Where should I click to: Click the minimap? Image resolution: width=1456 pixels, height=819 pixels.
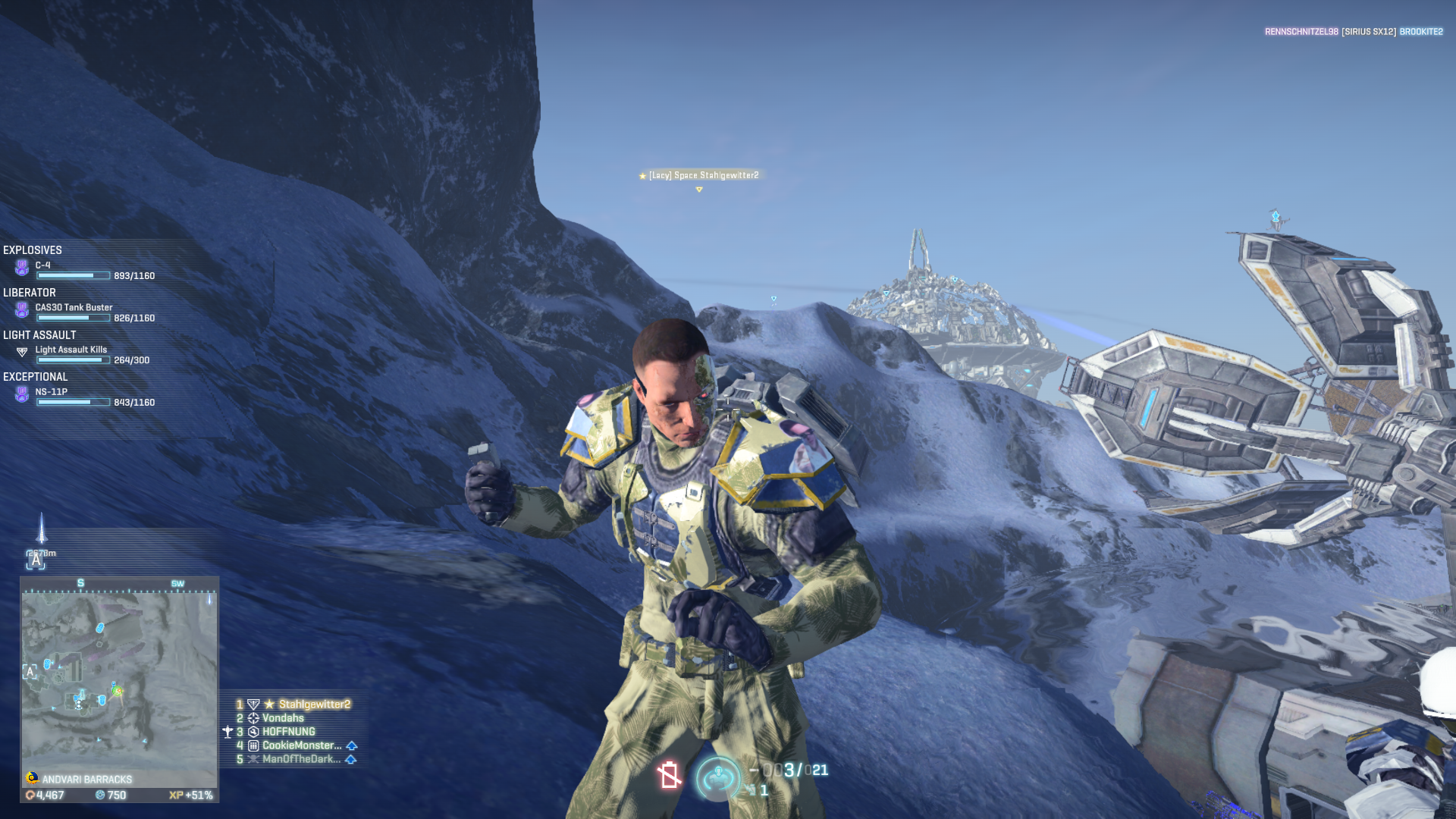coord(119,680)
